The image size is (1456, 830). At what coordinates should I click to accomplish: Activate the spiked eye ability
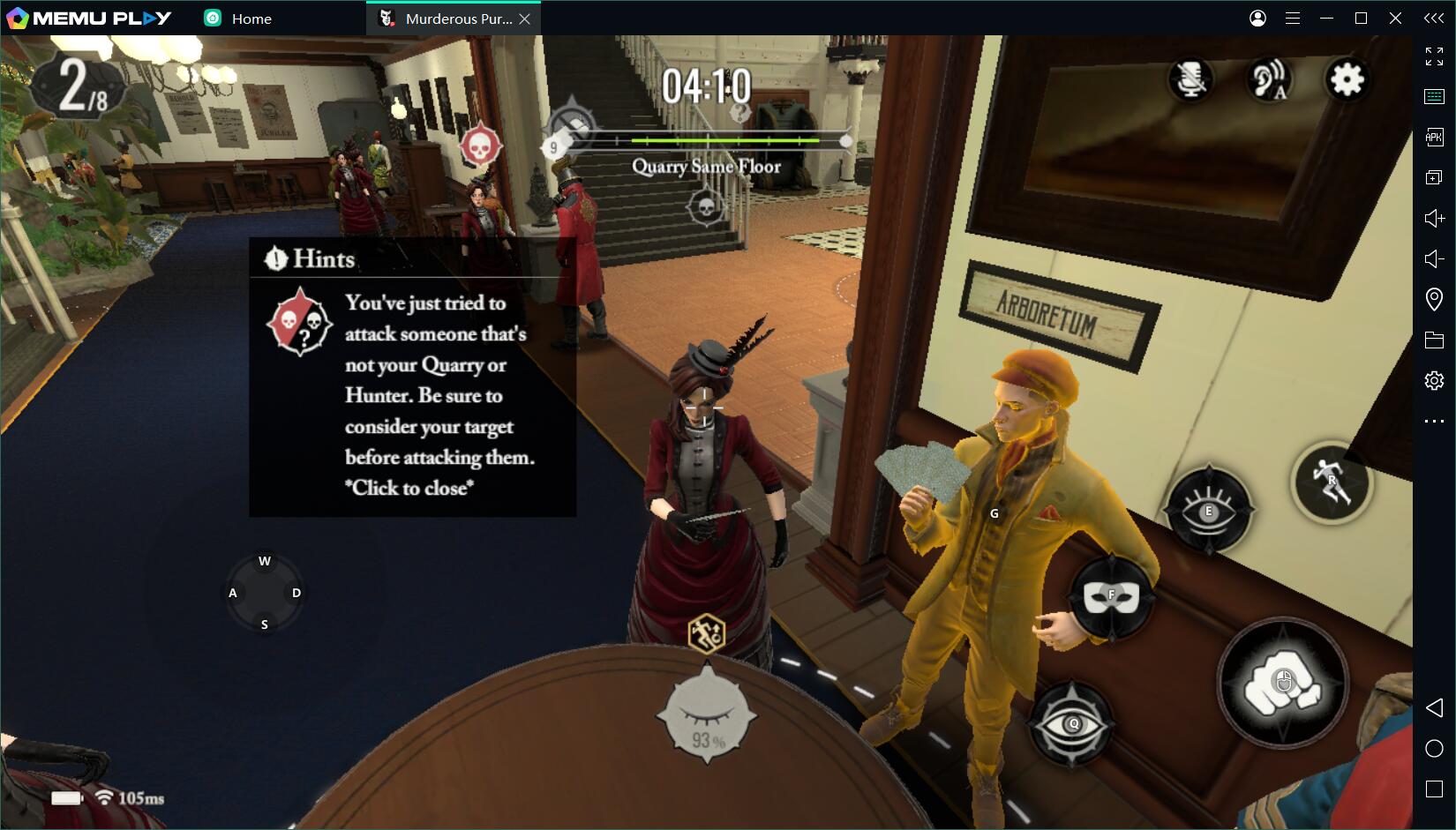(x=1208, y=512)
